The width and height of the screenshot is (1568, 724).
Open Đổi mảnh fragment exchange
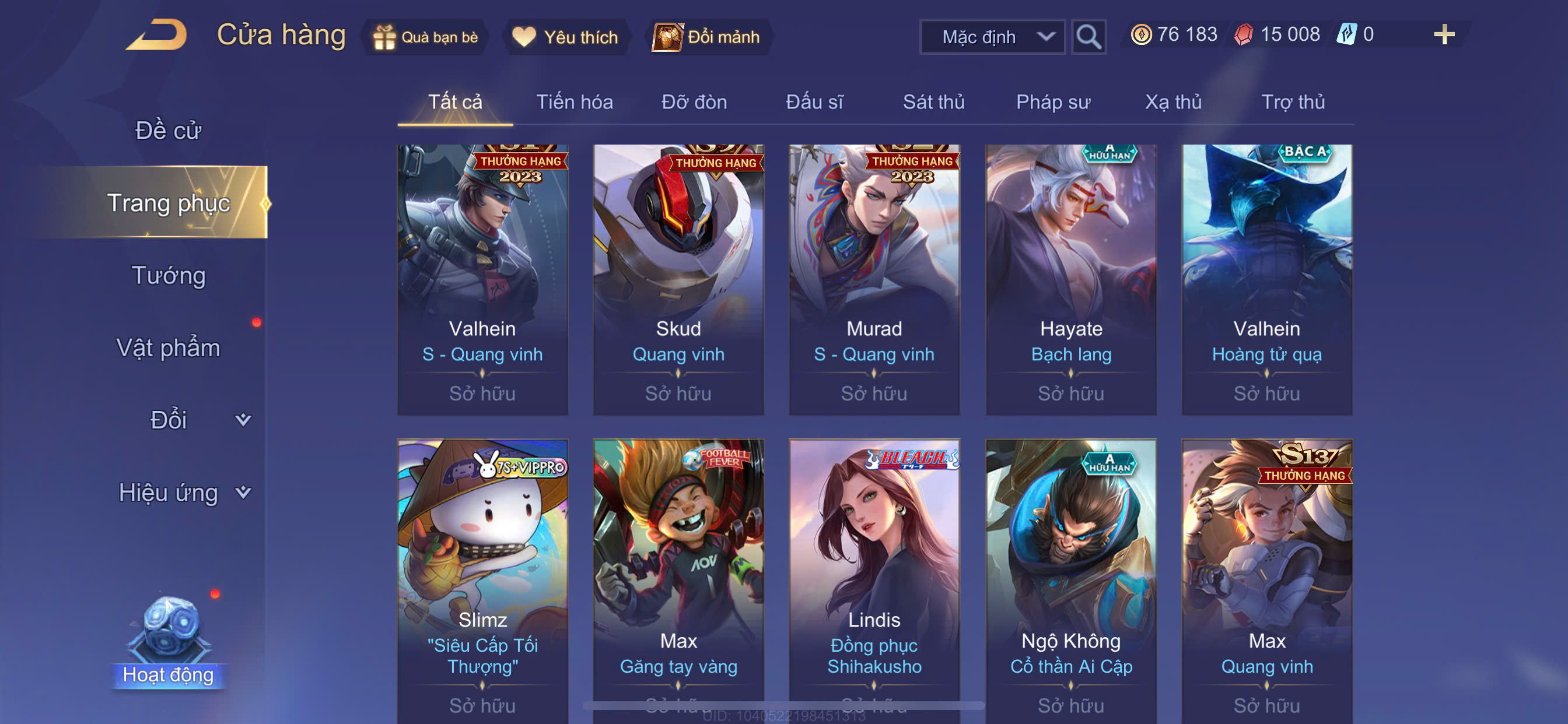pyautogui.click(x=706, y=37)
